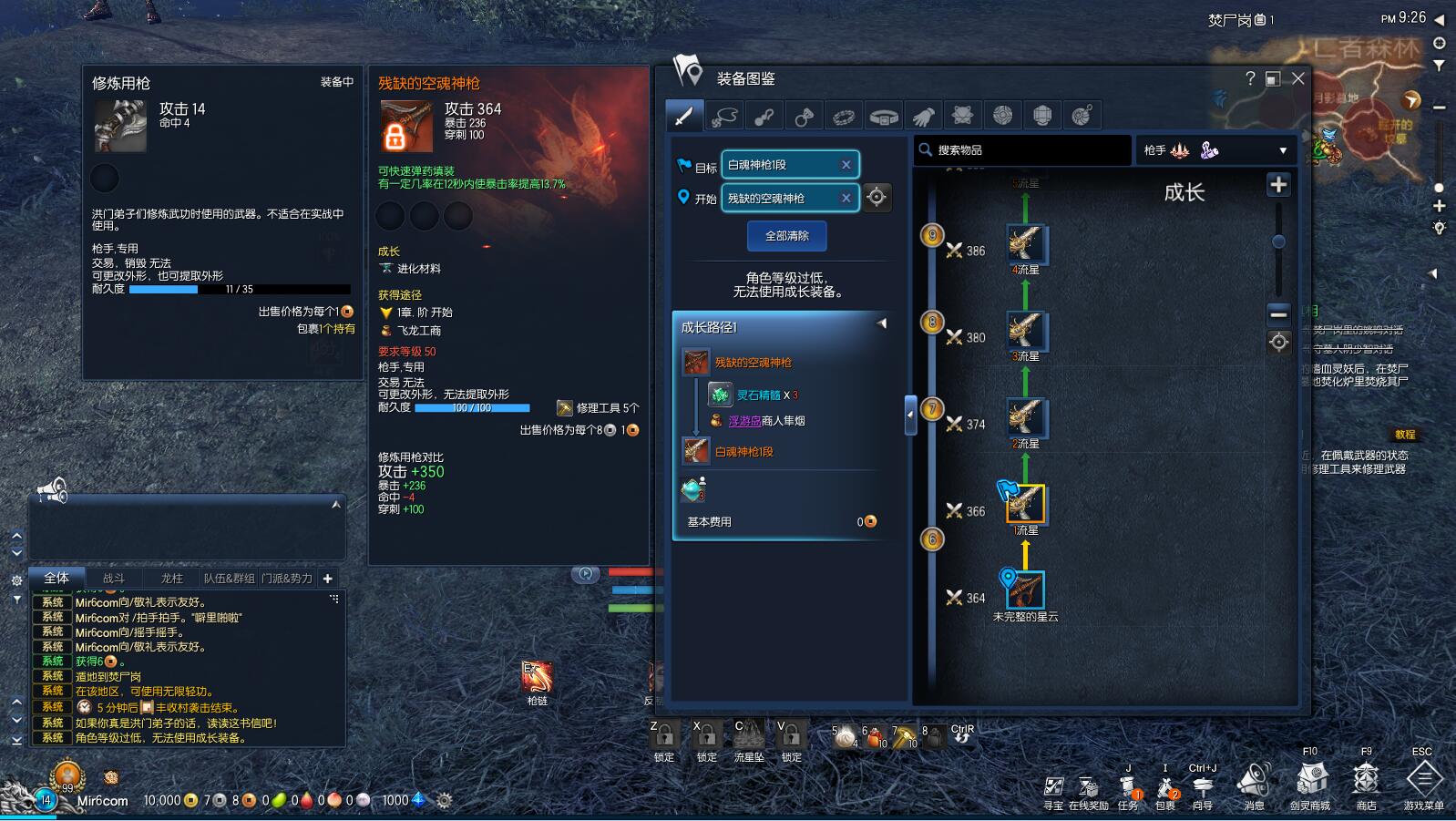Switch chat to the 门派&势力 tab

point(287,578)
